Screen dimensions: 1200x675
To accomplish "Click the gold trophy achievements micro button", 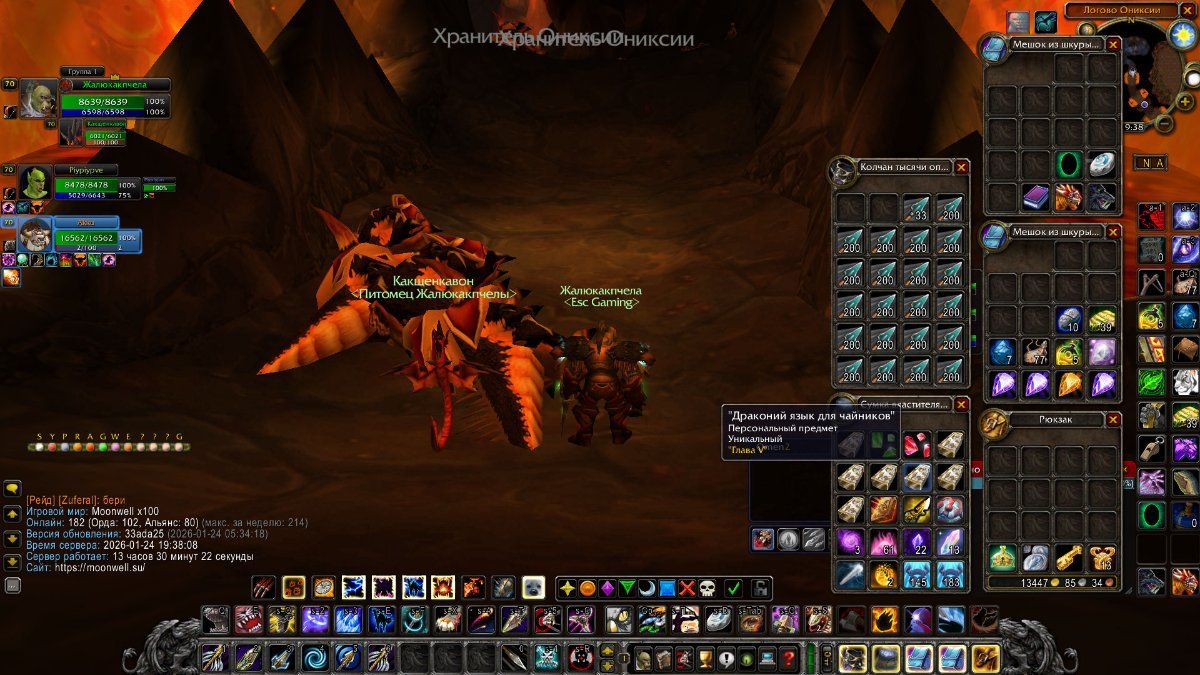I will [704, 659].
